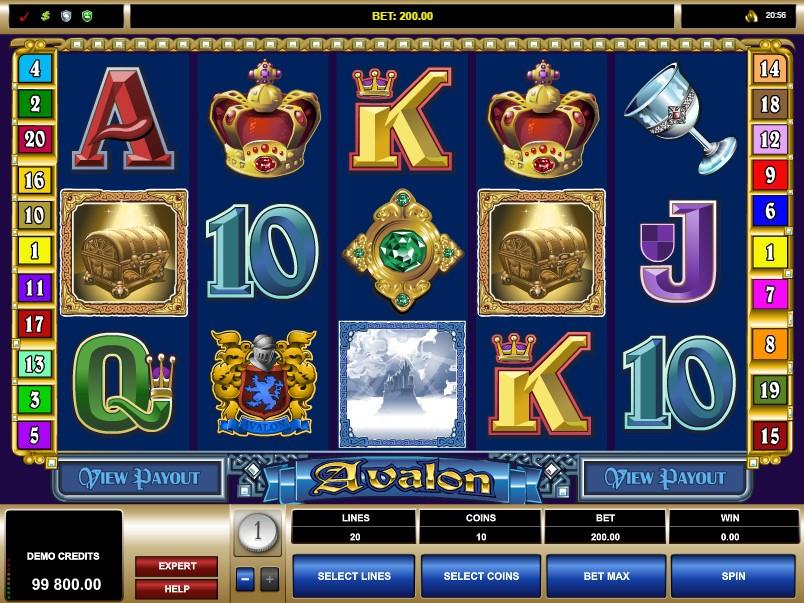Decrease coin size with minus button

pos(245,578)
